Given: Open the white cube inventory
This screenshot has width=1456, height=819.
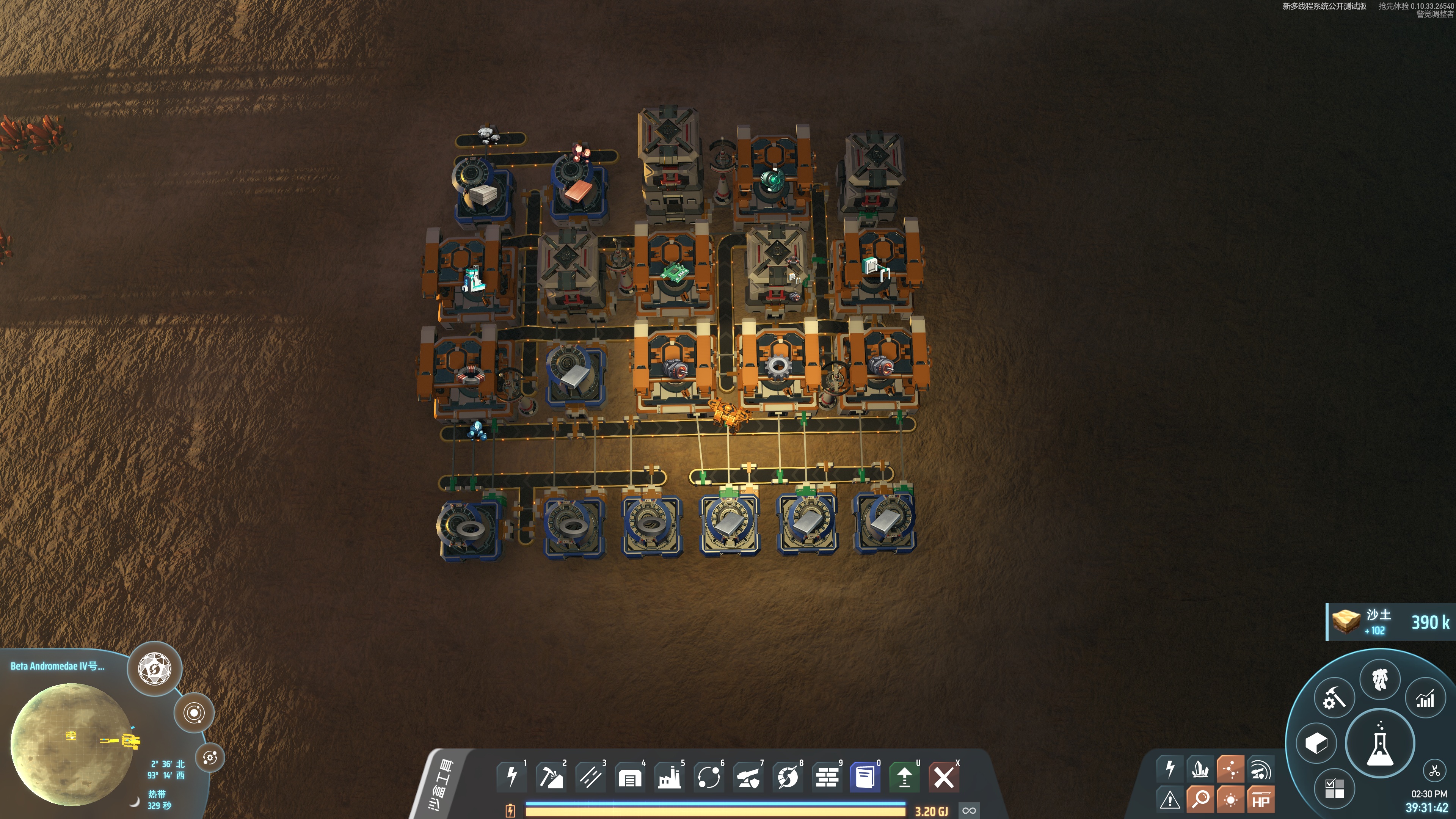Looking at the screenshot, I should (x=1316, y=743).
